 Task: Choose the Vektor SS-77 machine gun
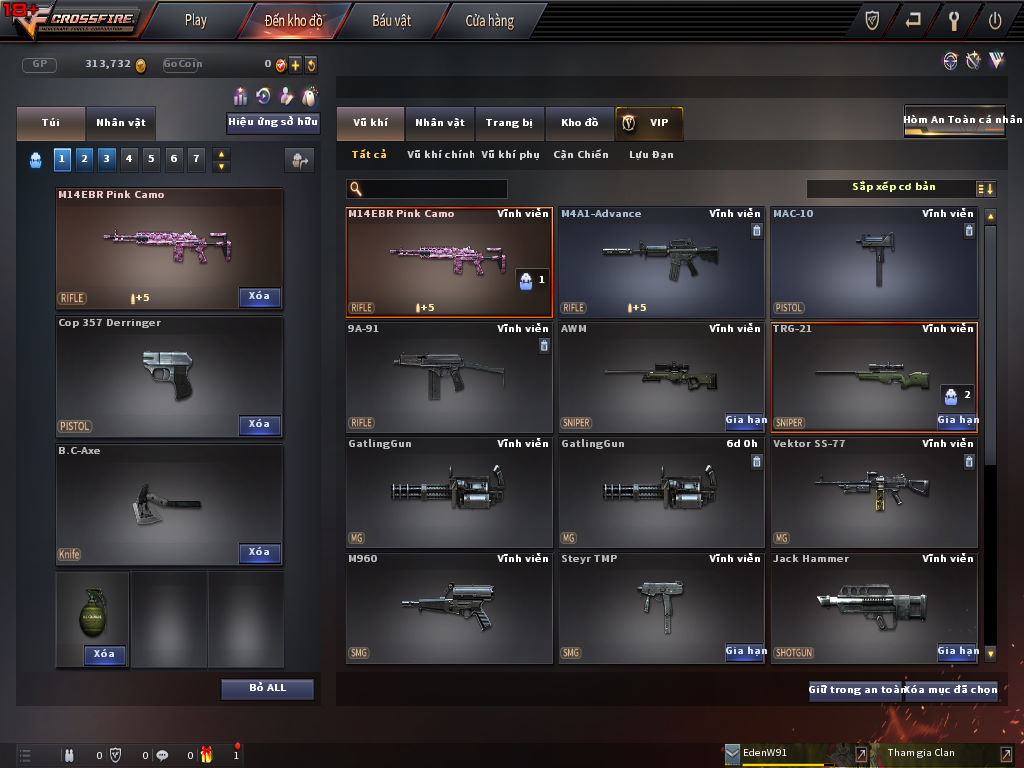[873, 492]
